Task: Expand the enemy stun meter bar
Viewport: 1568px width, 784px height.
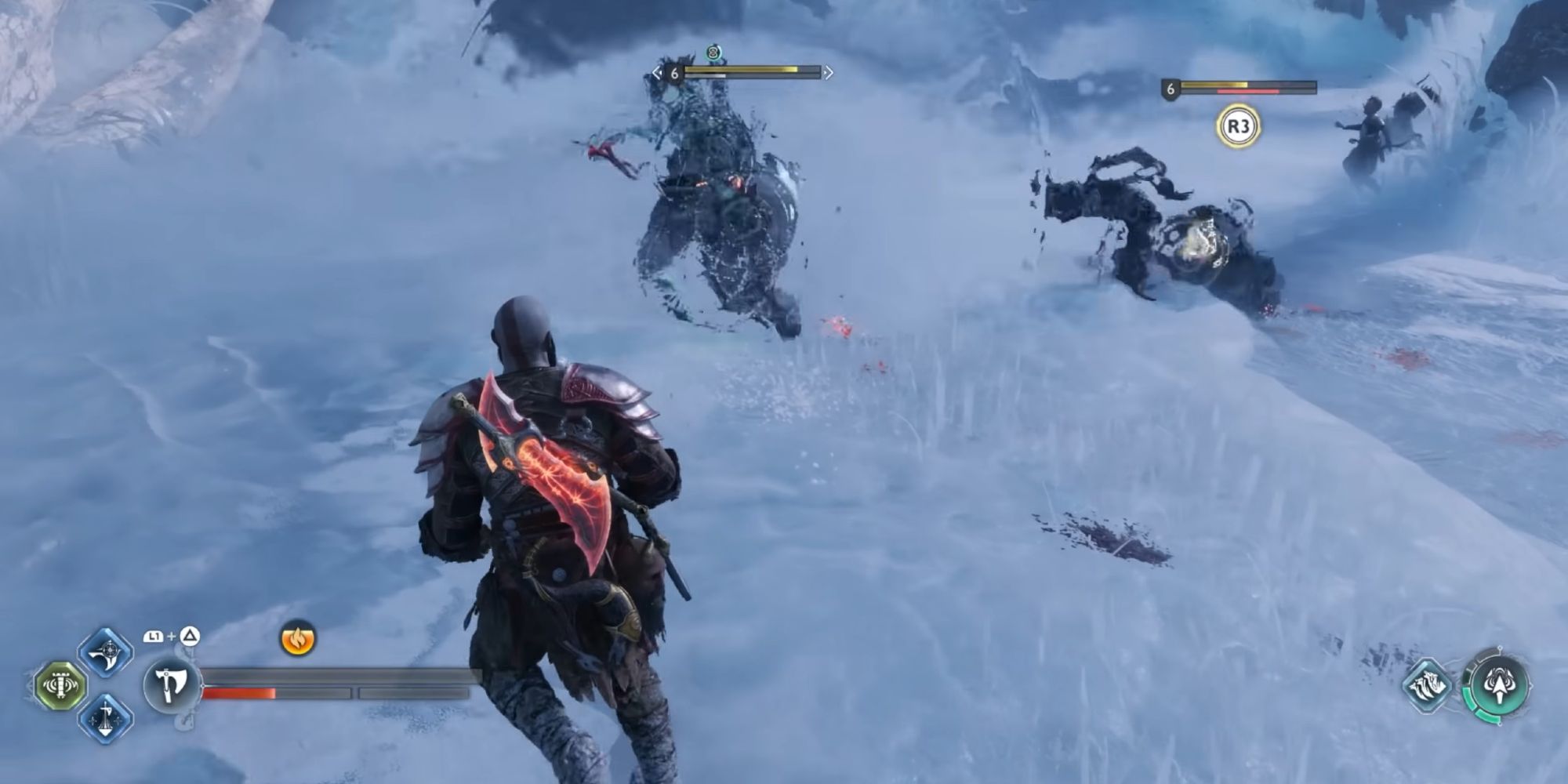Action: pos(705,76)
